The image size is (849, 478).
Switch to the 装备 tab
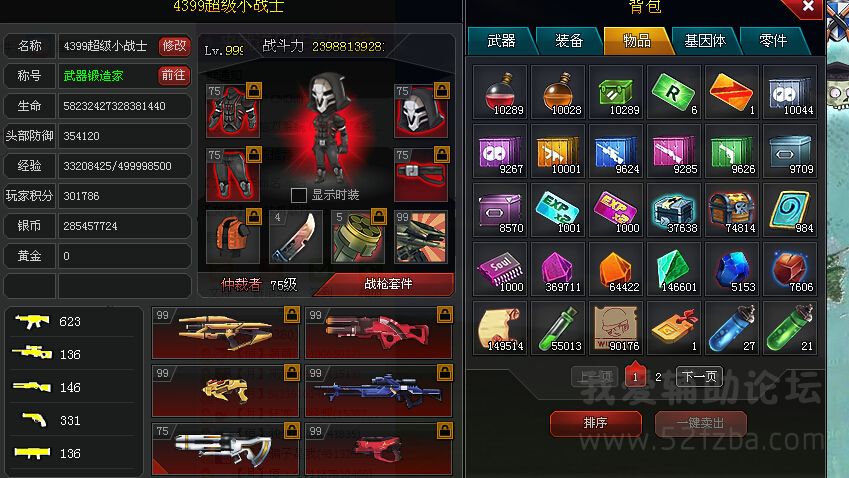tap(569, 41)
